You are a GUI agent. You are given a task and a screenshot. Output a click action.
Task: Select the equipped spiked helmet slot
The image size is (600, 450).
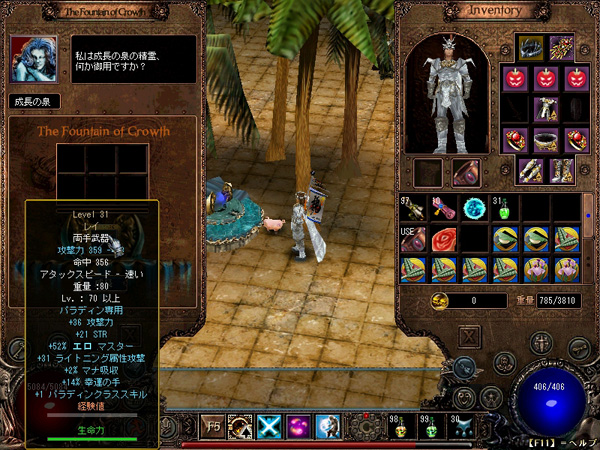(529, 48)
